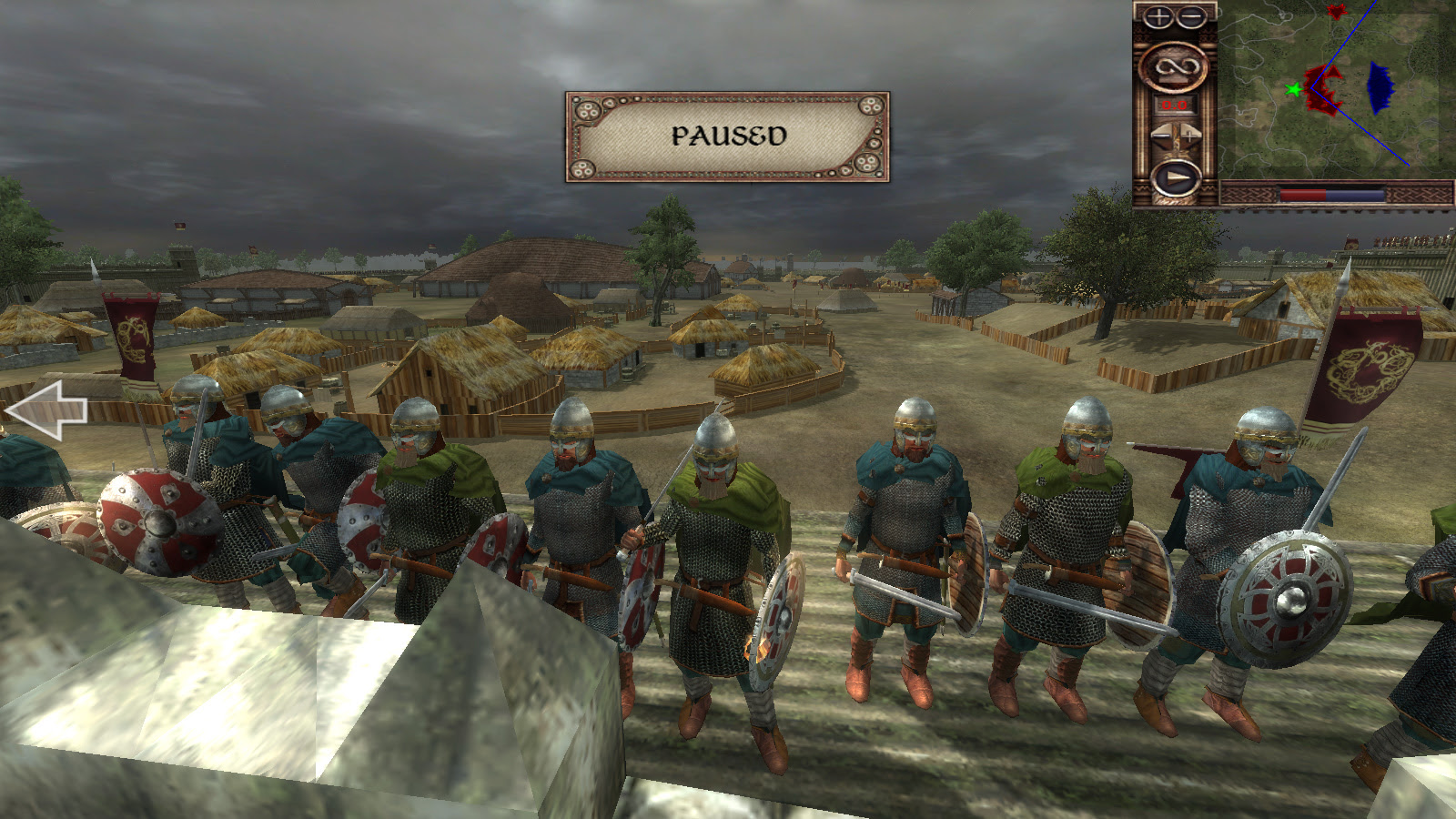Click the green star marker on minimap
This screenshot has width=1456, height=819.
[1293, 89]
